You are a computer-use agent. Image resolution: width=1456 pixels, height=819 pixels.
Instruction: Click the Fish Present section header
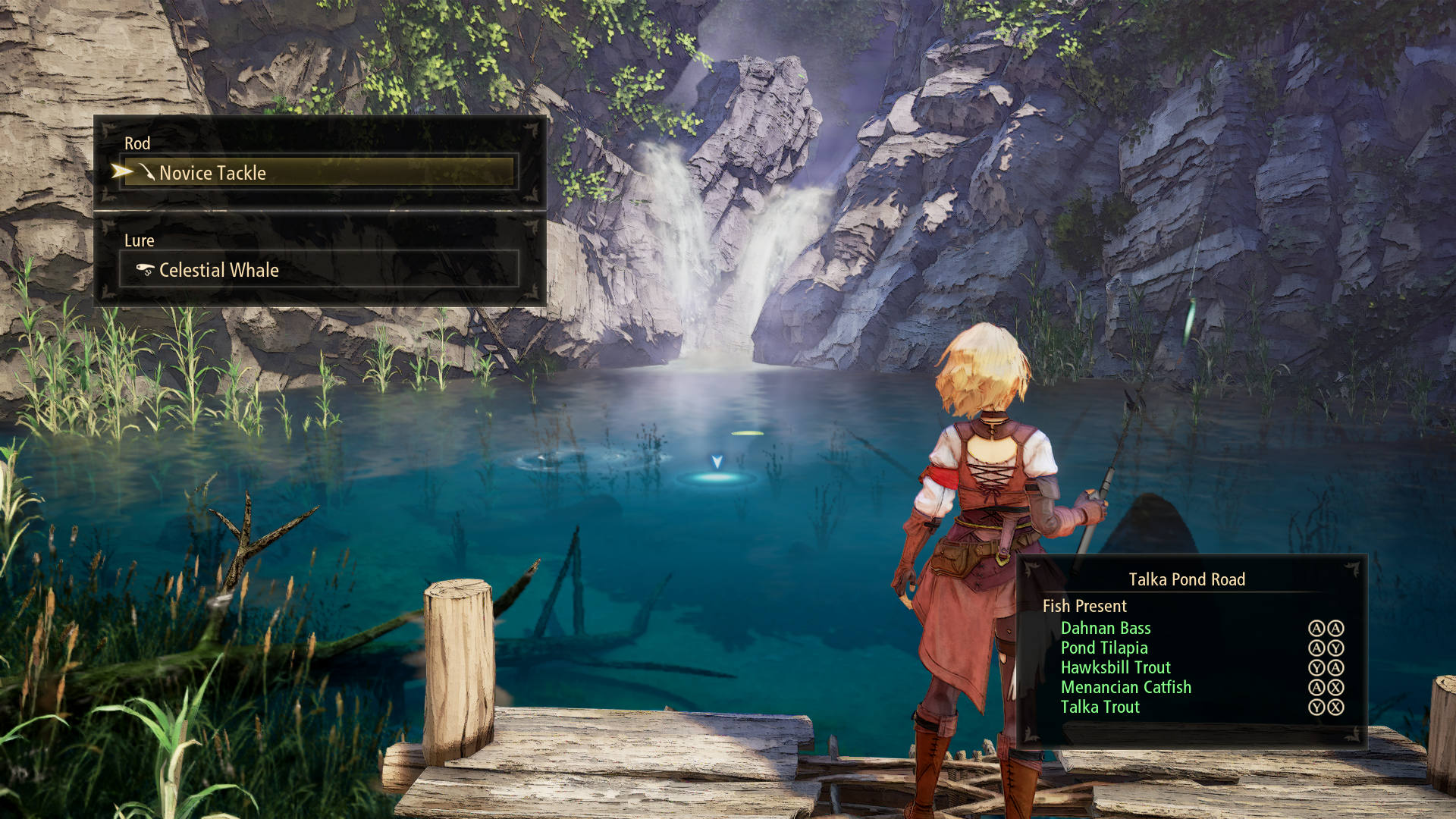1084,606
